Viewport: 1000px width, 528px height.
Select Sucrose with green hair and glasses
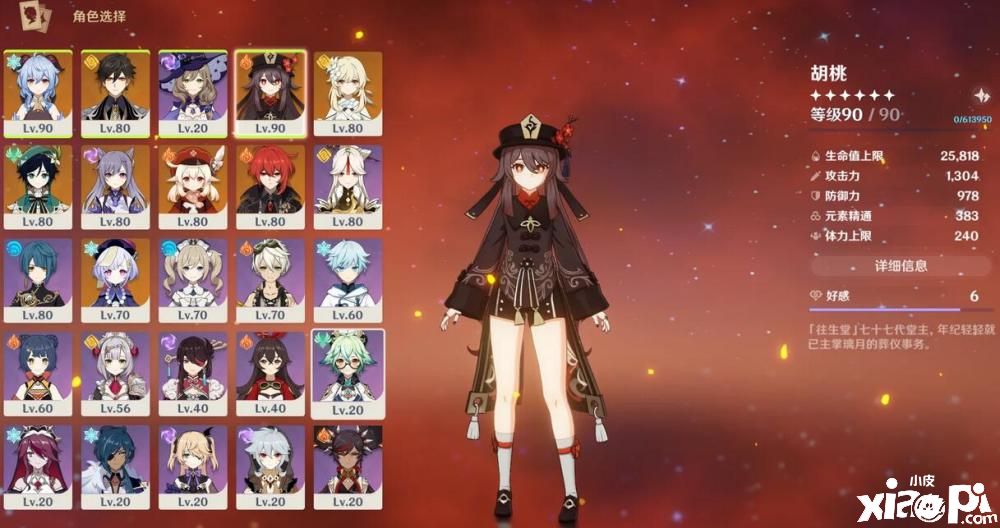pyautogui.click(x=347, y=372)
